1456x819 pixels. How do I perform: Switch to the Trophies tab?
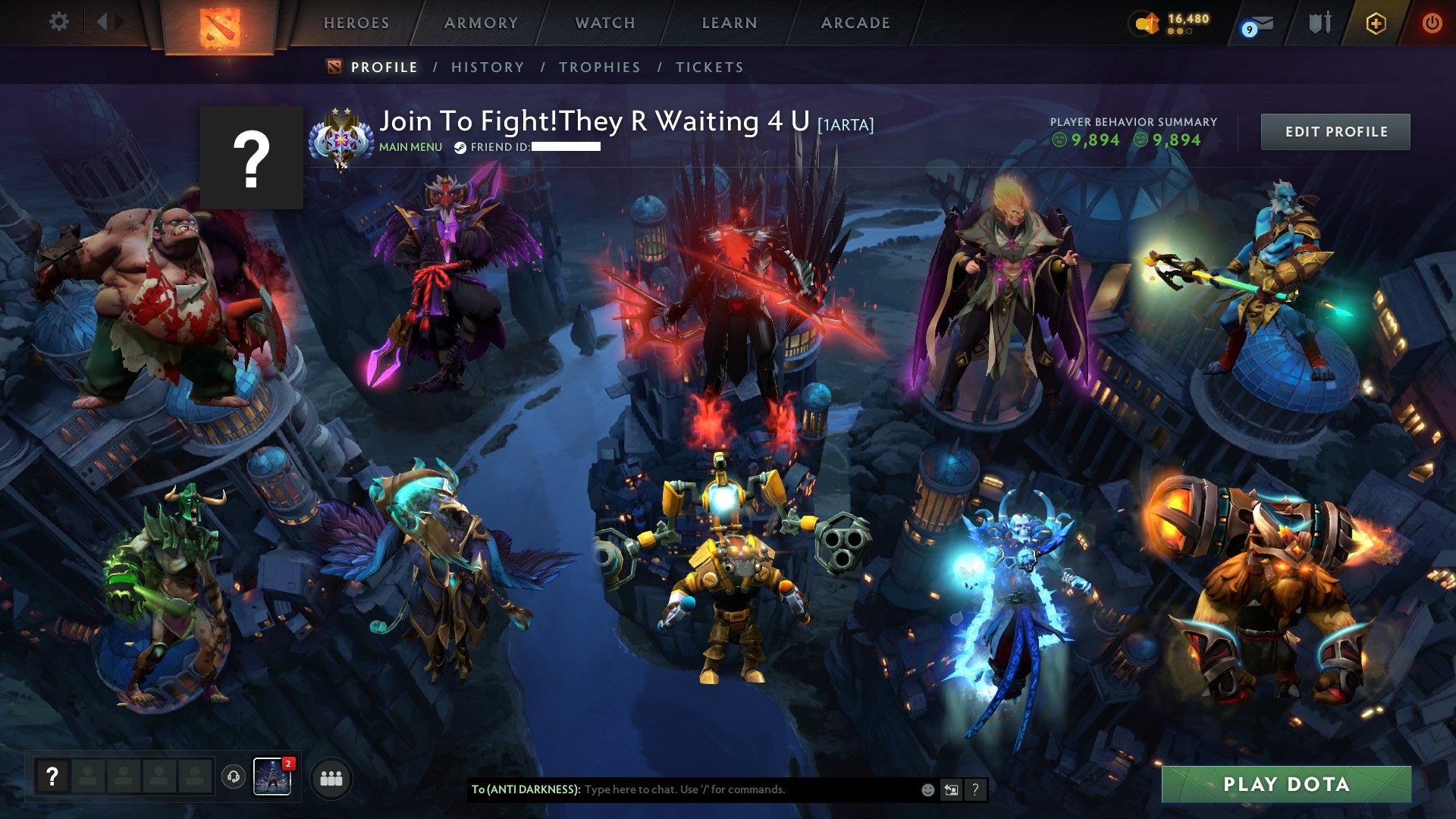pyautogui.click(x=599, y=67)
